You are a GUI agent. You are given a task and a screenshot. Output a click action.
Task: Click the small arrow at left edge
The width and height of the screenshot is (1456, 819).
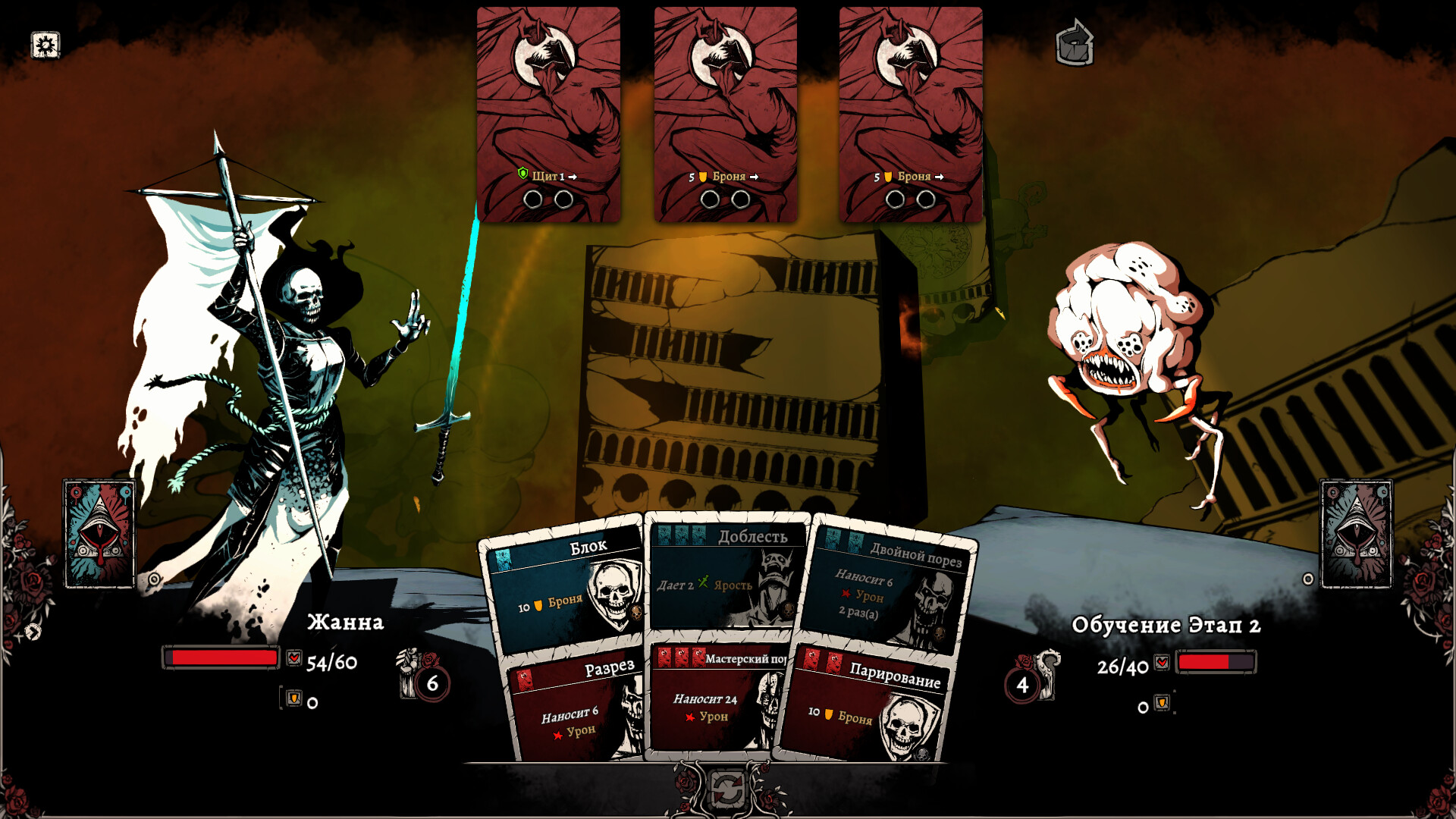click(33, 632)
